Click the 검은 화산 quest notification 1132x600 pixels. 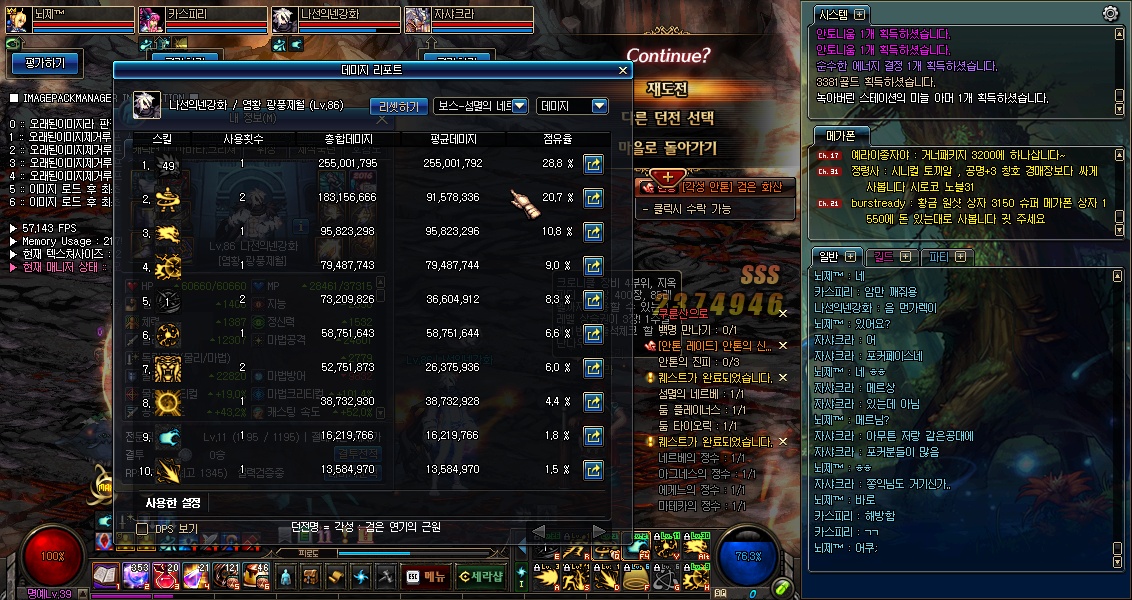(x=718, y=187)
